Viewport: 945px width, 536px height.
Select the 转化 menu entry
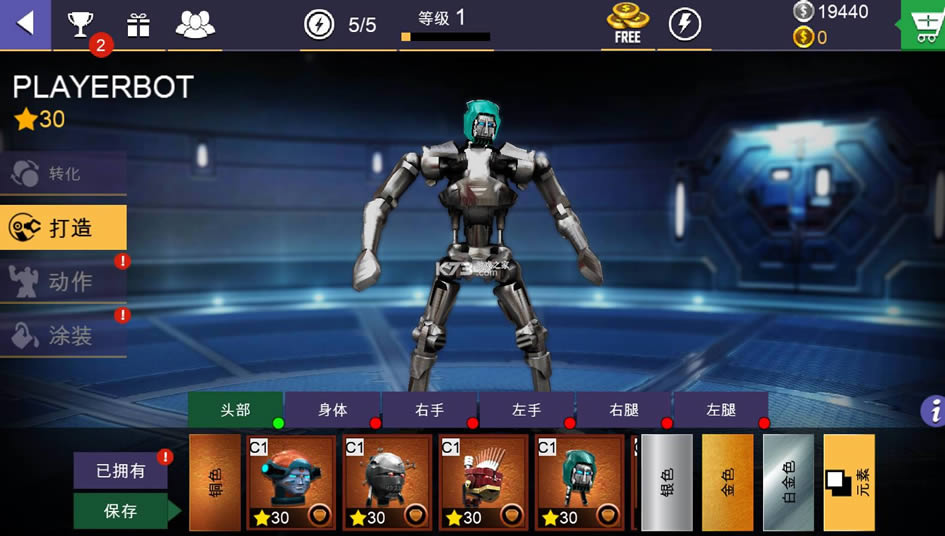tap(63, 173)
